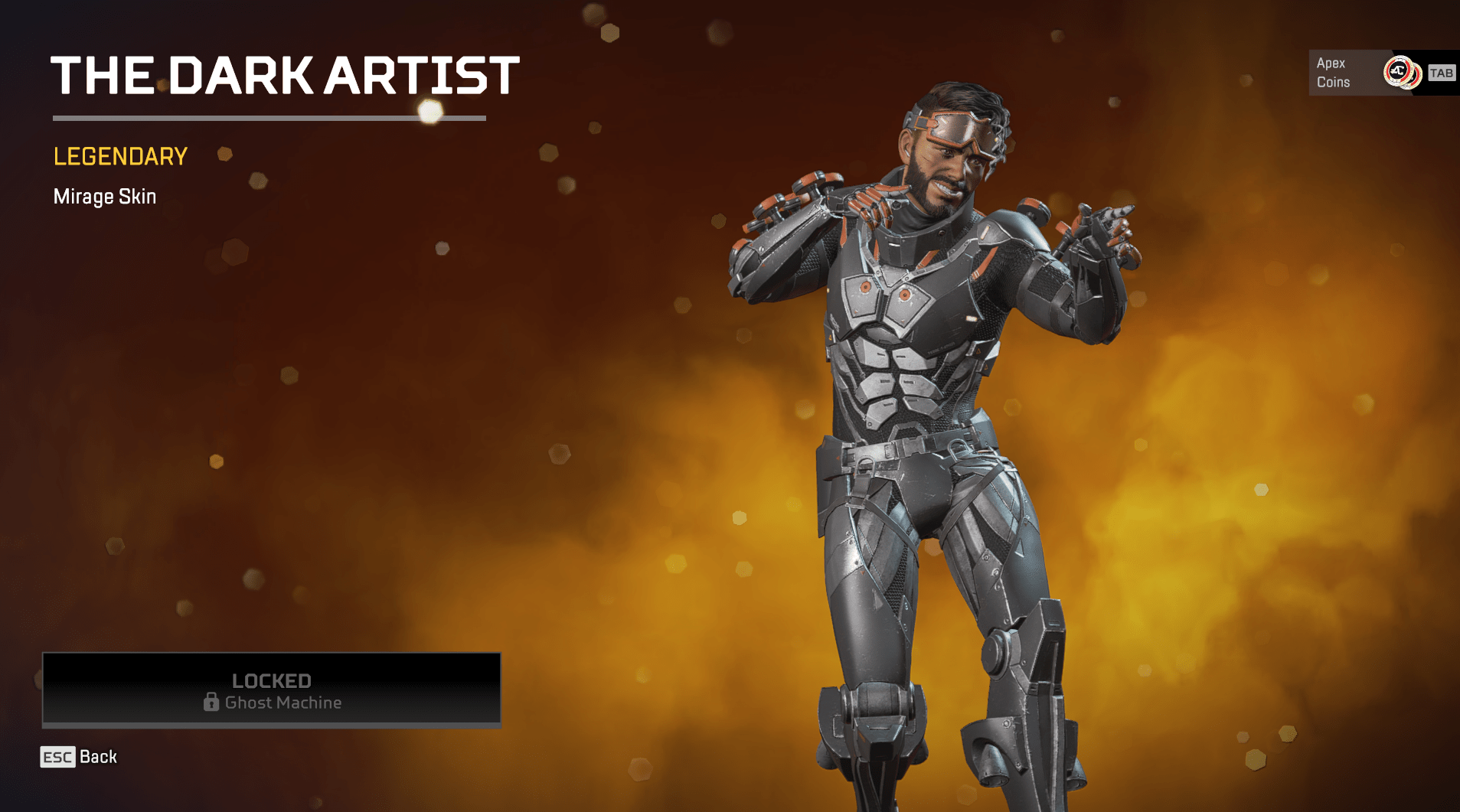Click the divider line under the skin title
1460x812 pixels.
point(269,118)
